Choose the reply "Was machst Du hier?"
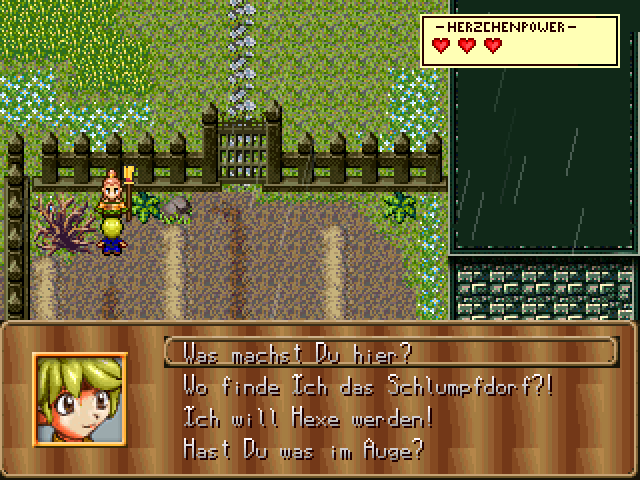 pyautogui.click(x=297, y=353)
